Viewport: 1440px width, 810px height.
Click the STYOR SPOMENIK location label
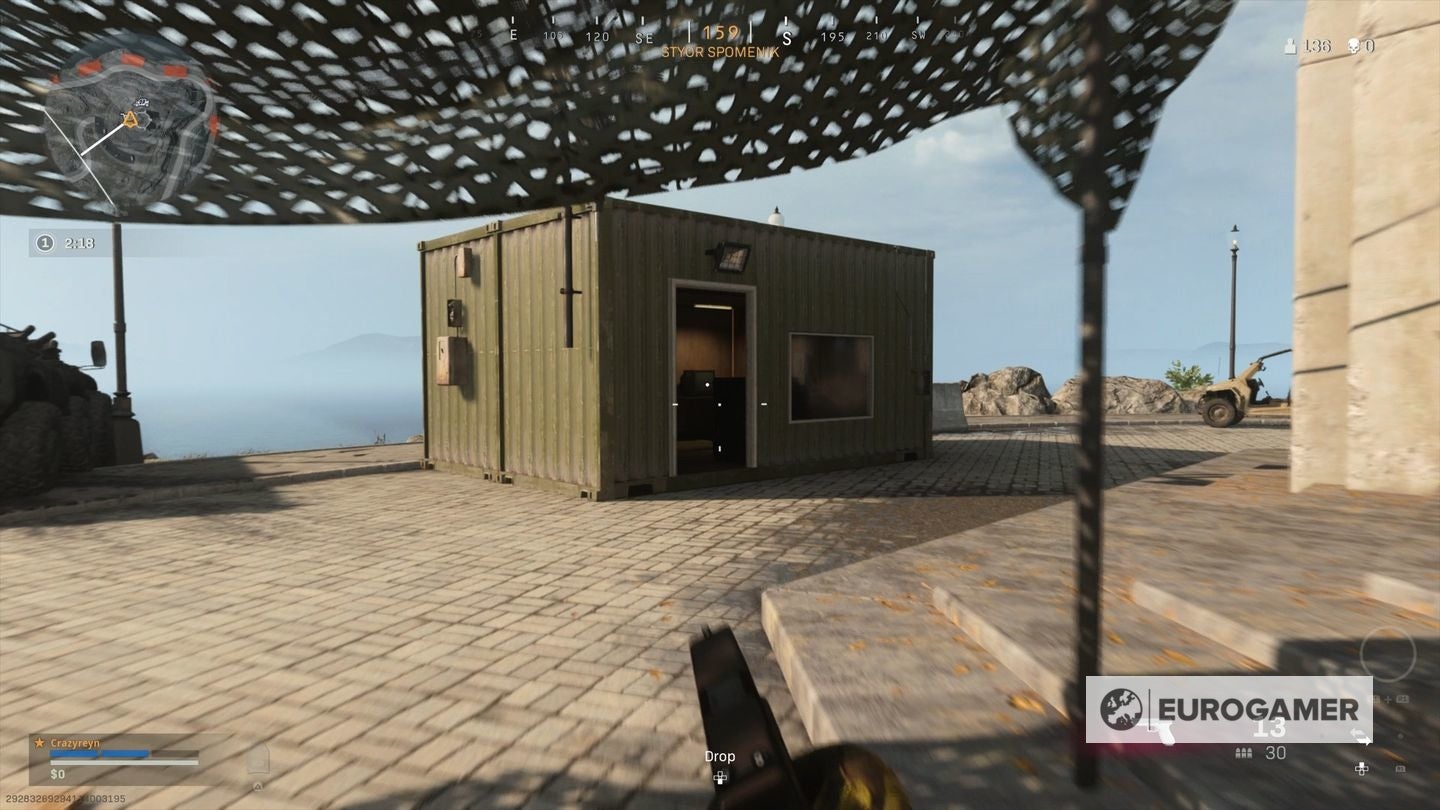pos(721,51)
